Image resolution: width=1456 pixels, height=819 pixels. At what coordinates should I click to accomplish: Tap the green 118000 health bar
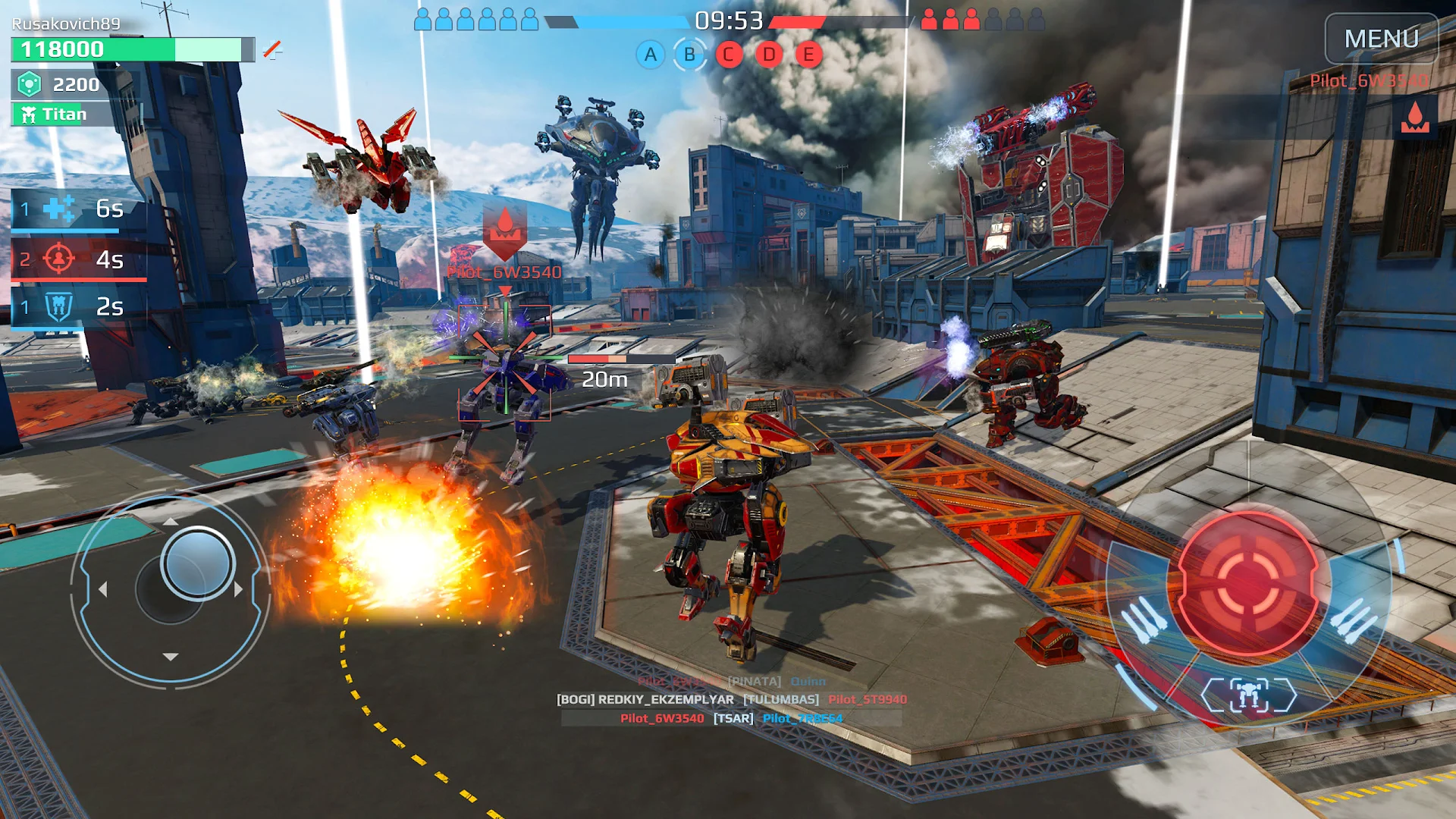(91, 50)
